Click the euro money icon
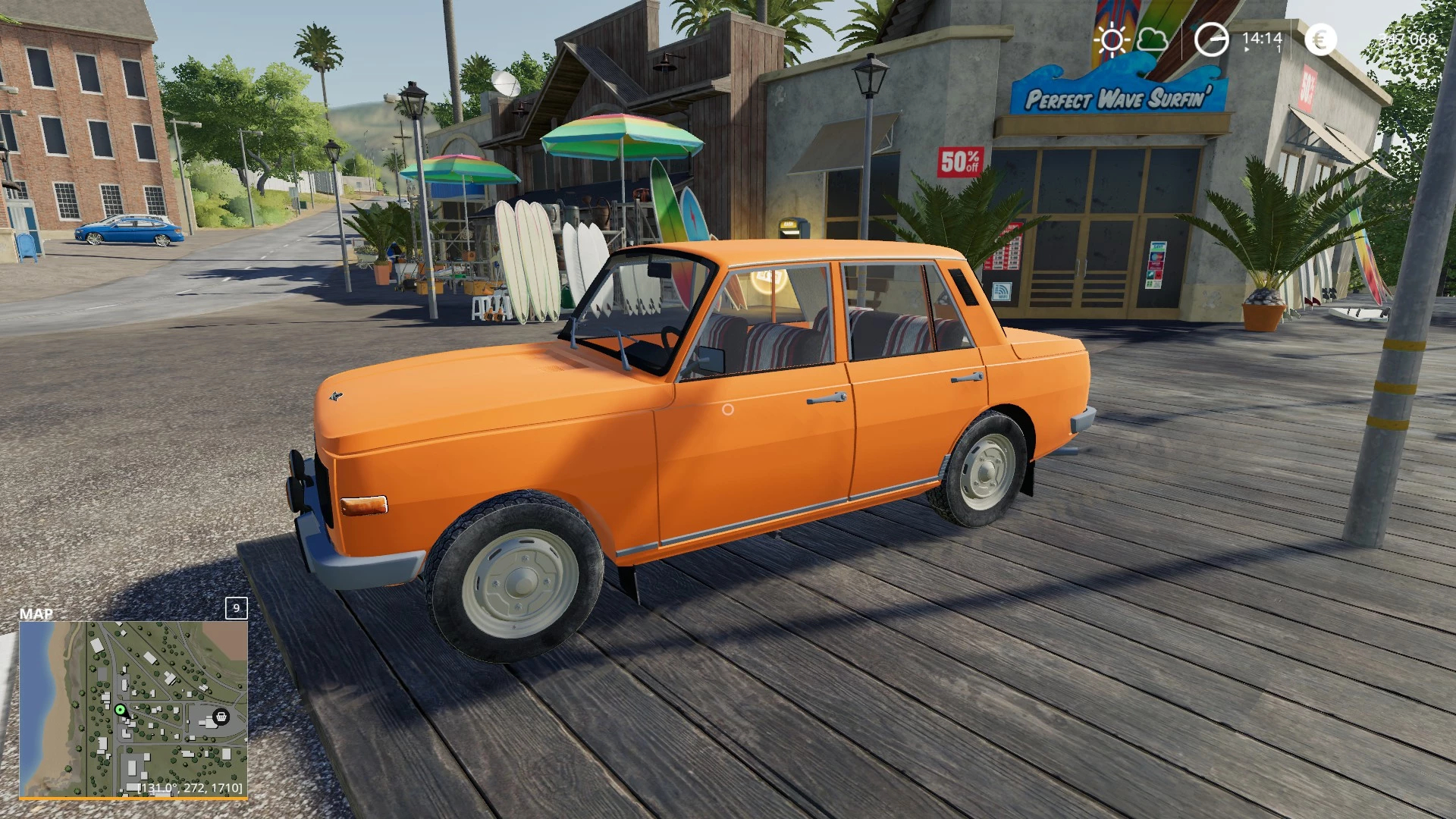 pyautogui.click(x=1320, y=39)
